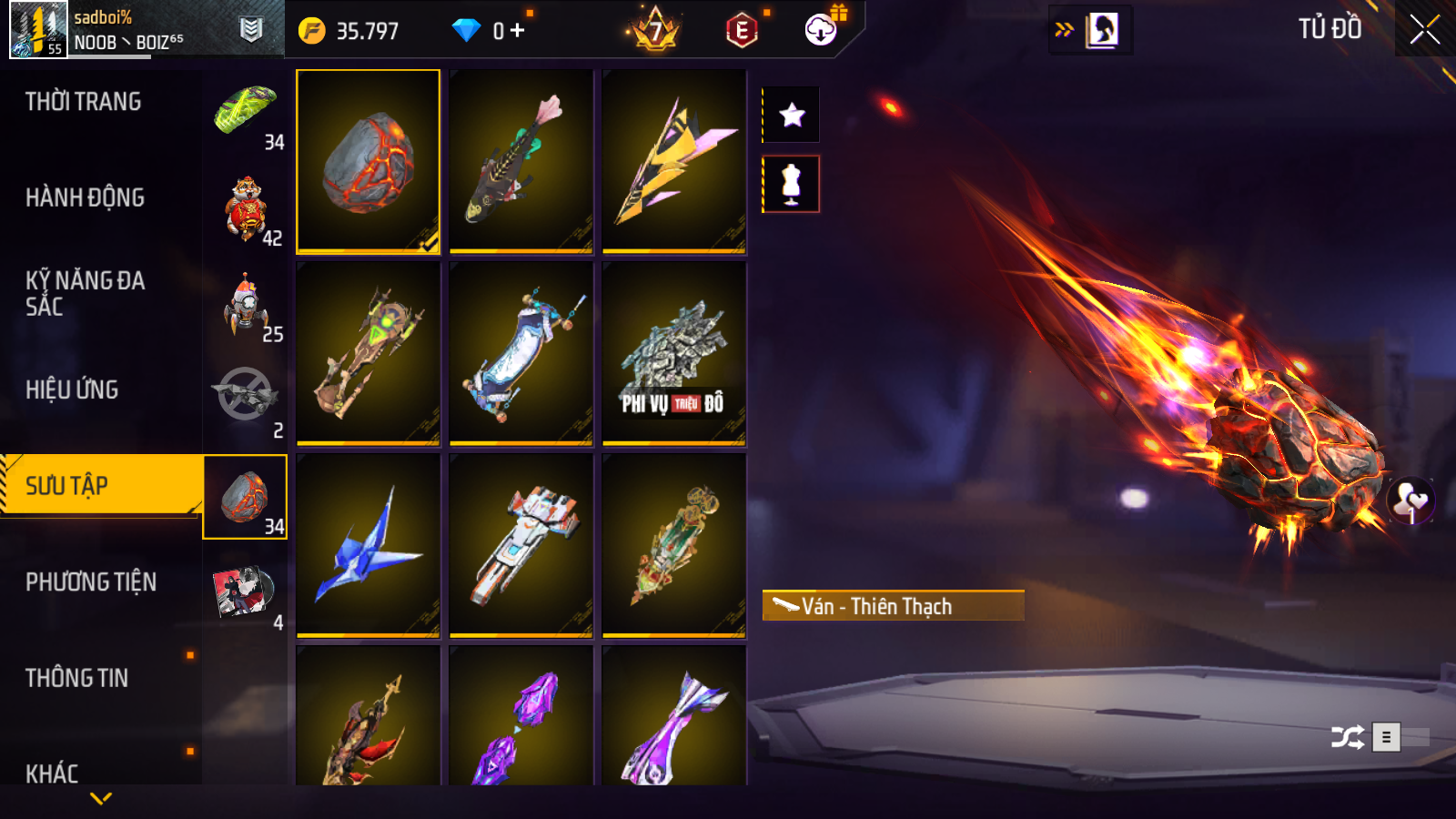Open the player profile avatar
Image resolution: width=1456 pixels, height=819 pixels.
pos(38,30)
